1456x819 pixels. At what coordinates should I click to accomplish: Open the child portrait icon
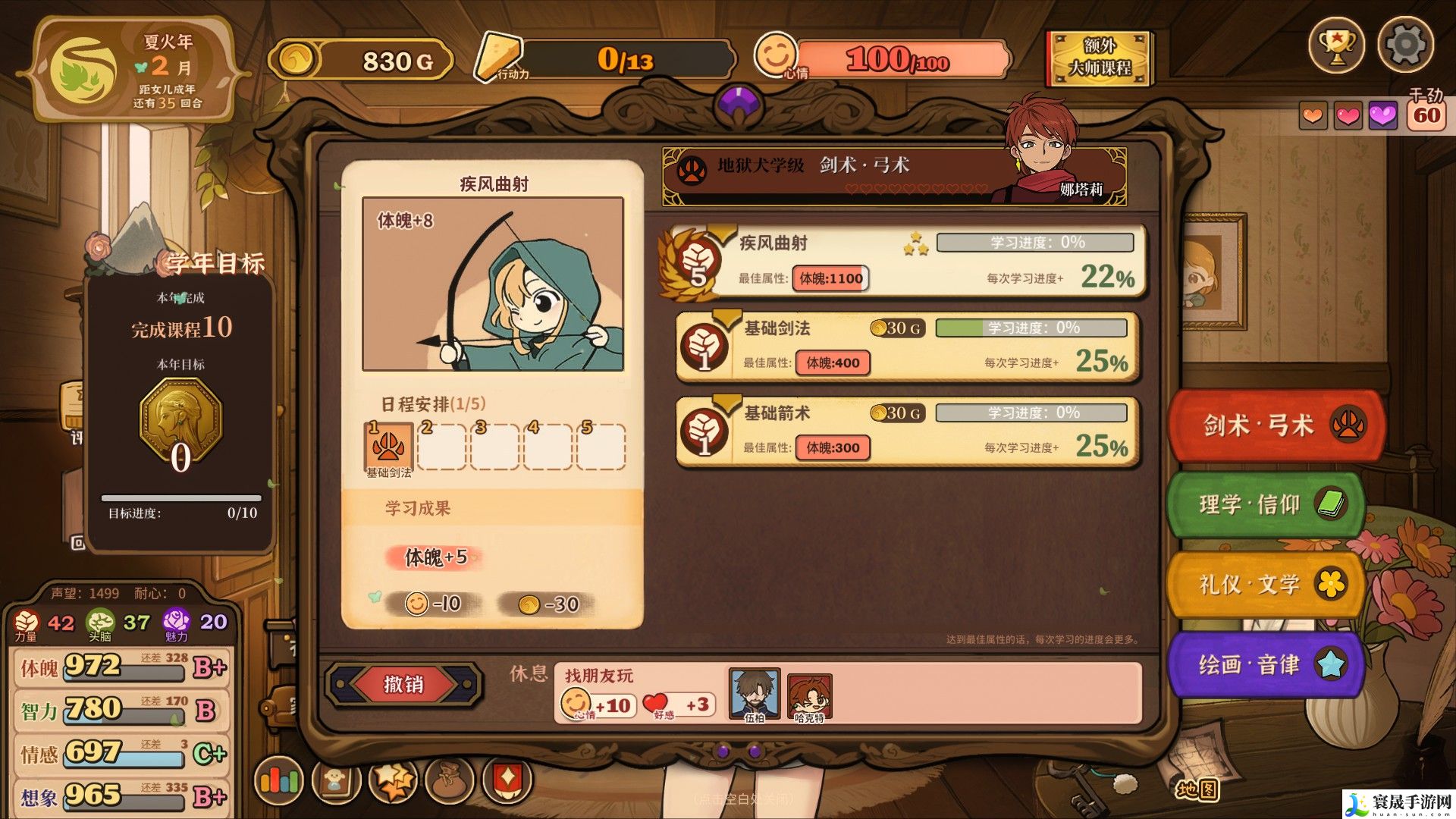point(334,780)
